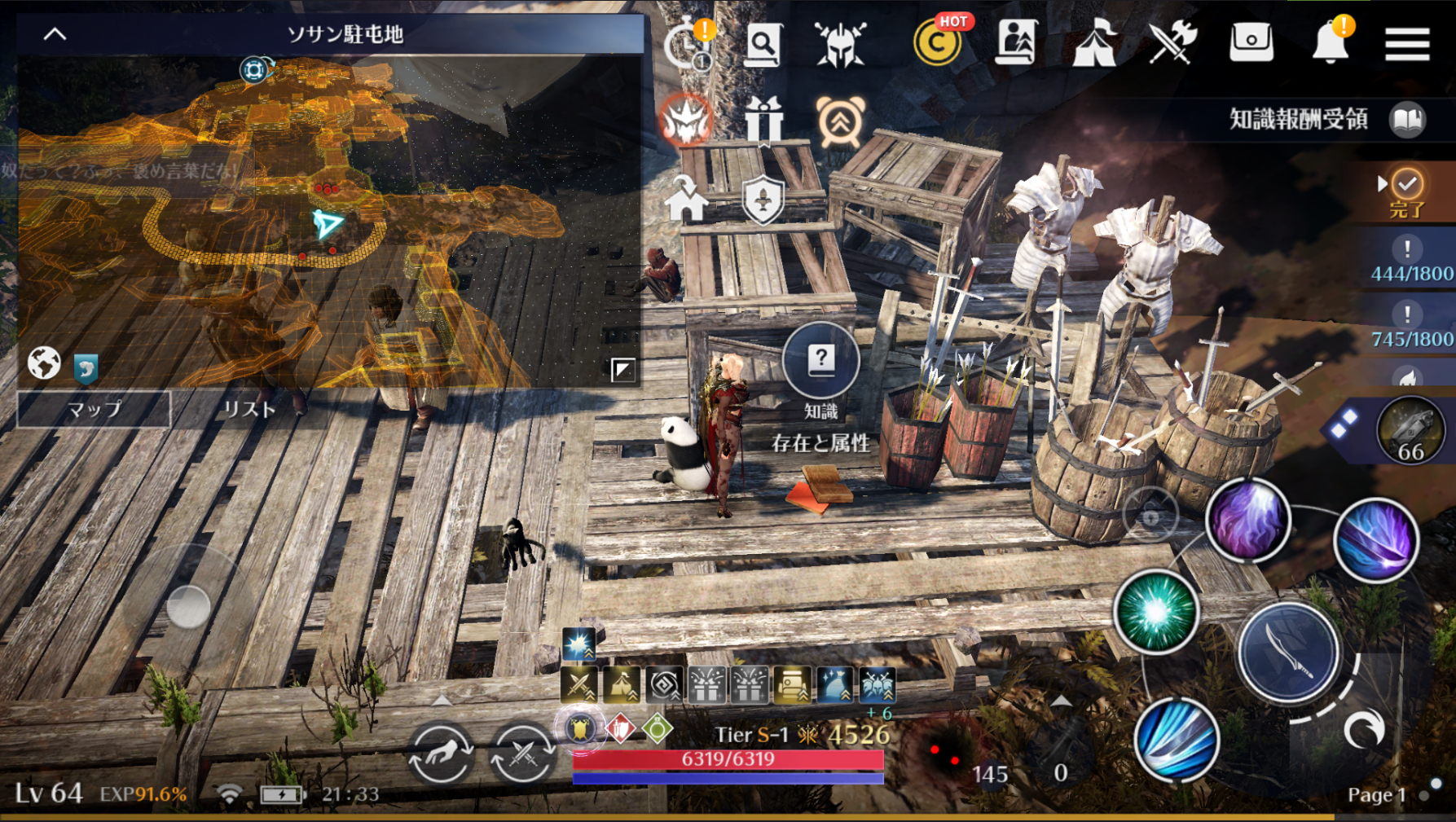Switch to the リスト tab
Image resolution: width=1456 pixels, height=822 pixels.
[x=249, y=409]
